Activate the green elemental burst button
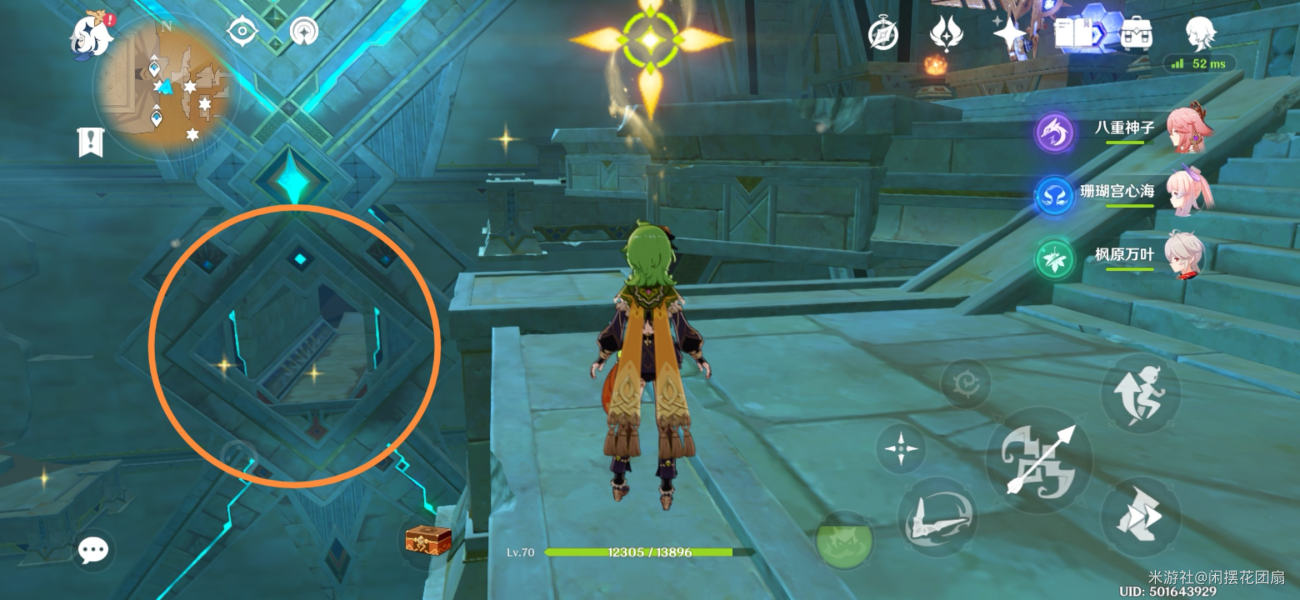The width and height of the screenshot is (1300, 600). [x=845, y=540]
